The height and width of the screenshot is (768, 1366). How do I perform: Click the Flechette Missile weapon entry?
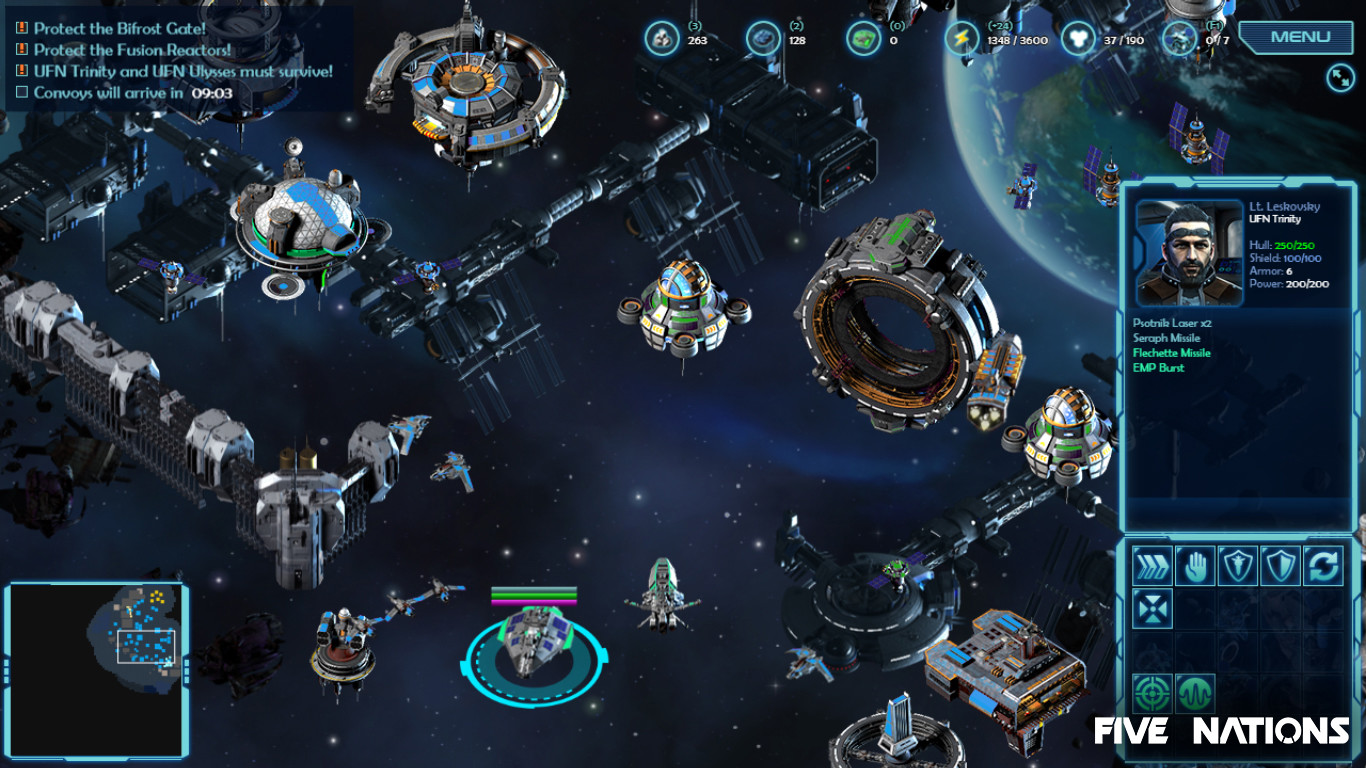[1170, 353]
